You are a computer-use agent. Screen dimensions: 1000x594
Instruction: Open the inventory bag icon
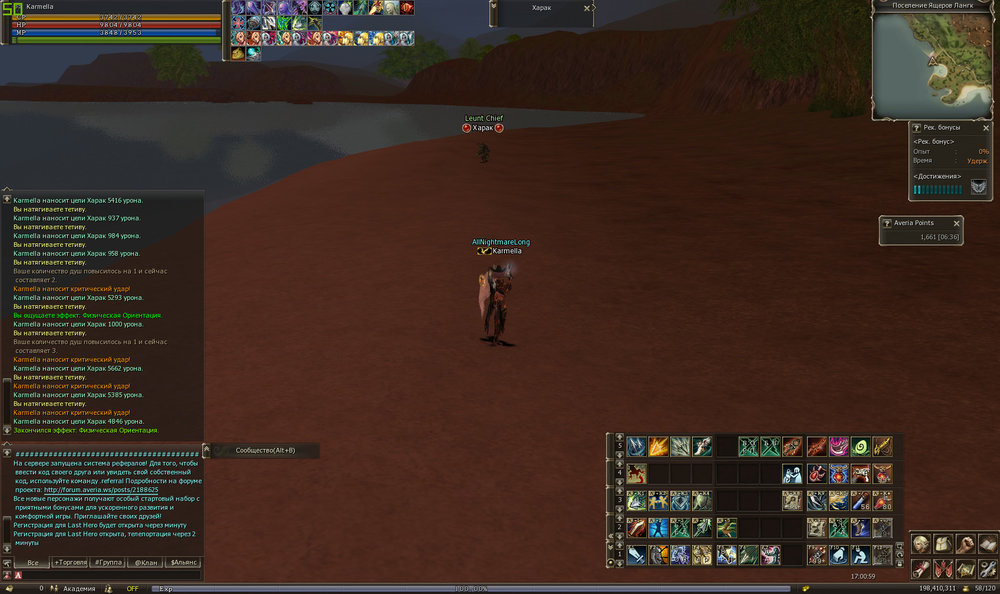tap(943, 544)
